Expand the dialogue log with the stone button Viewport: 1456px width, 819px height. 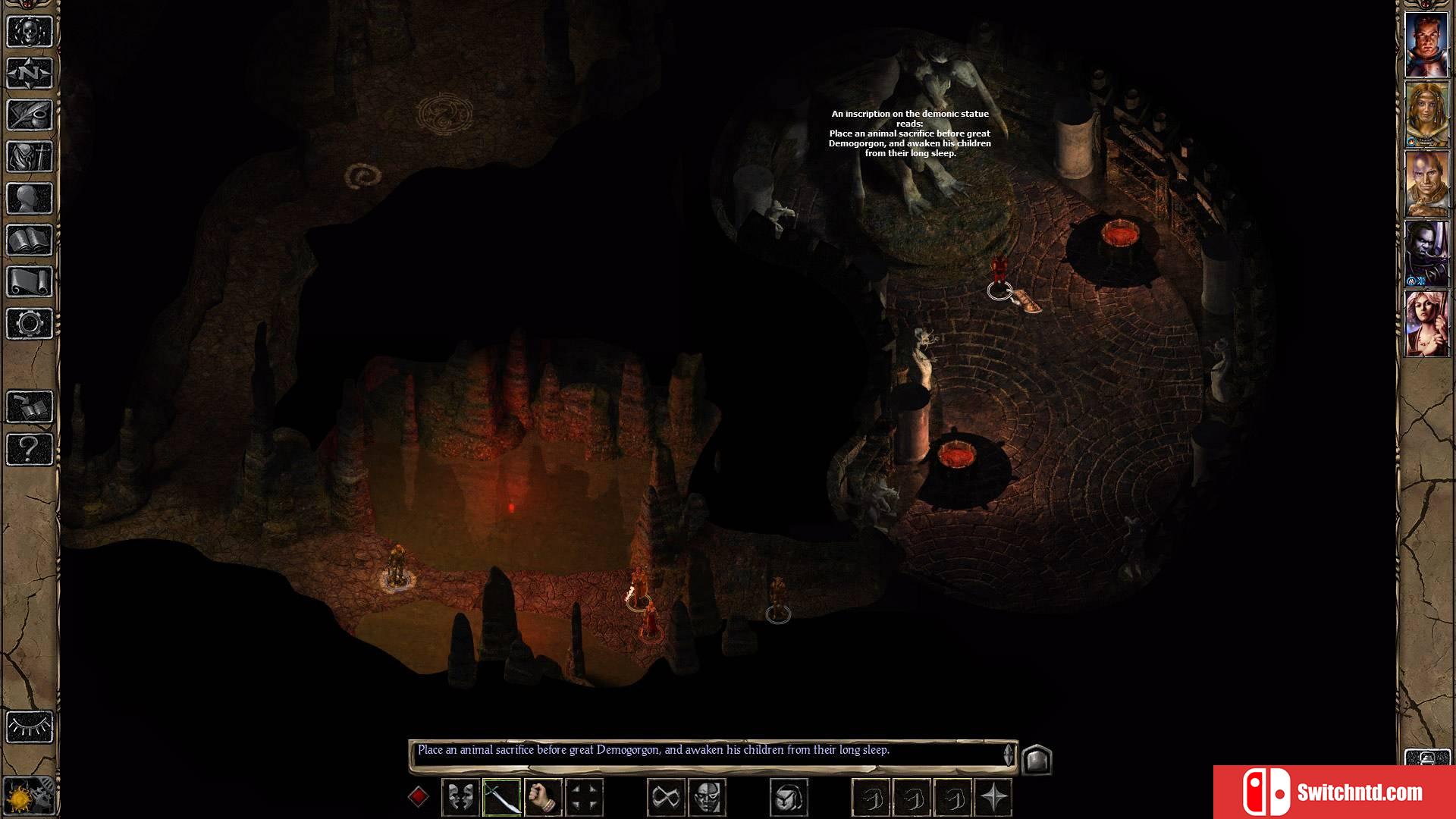pyautogui.click(x=1036, y=759)
